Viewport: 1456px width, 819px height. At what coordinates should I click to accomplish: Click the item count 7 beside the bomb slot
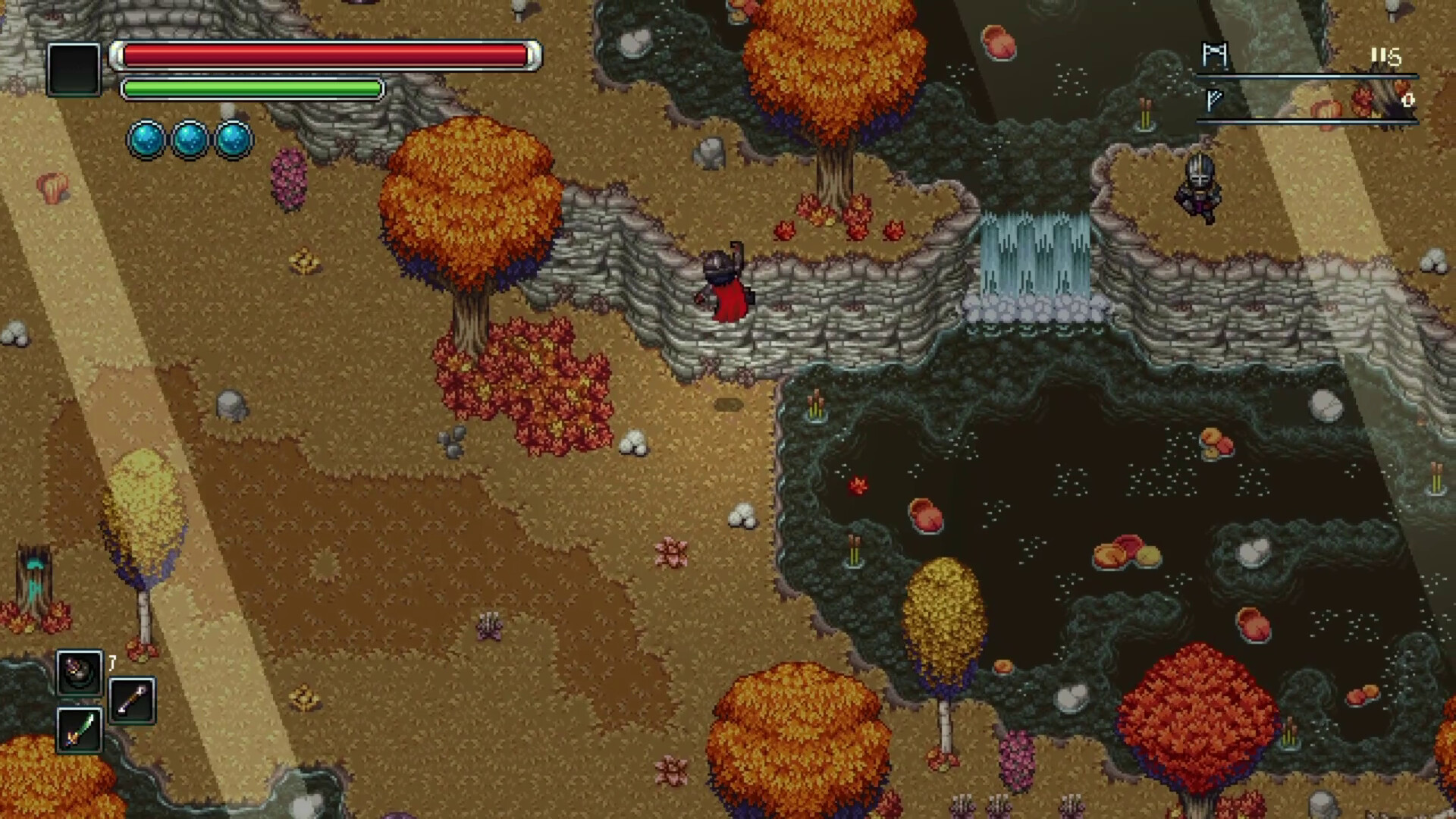pos(111,662)
